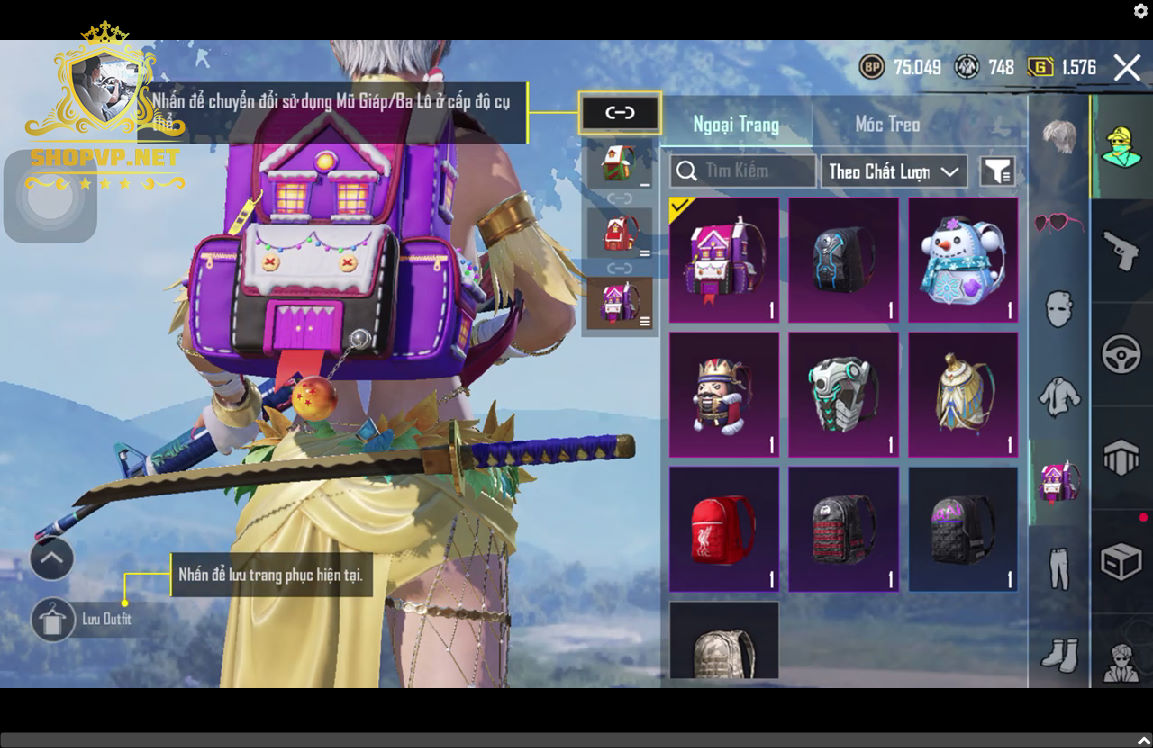This screenshot has width=1153, height=748.
Task: Select the heart glasses category
Action: tap(1058, 224)
